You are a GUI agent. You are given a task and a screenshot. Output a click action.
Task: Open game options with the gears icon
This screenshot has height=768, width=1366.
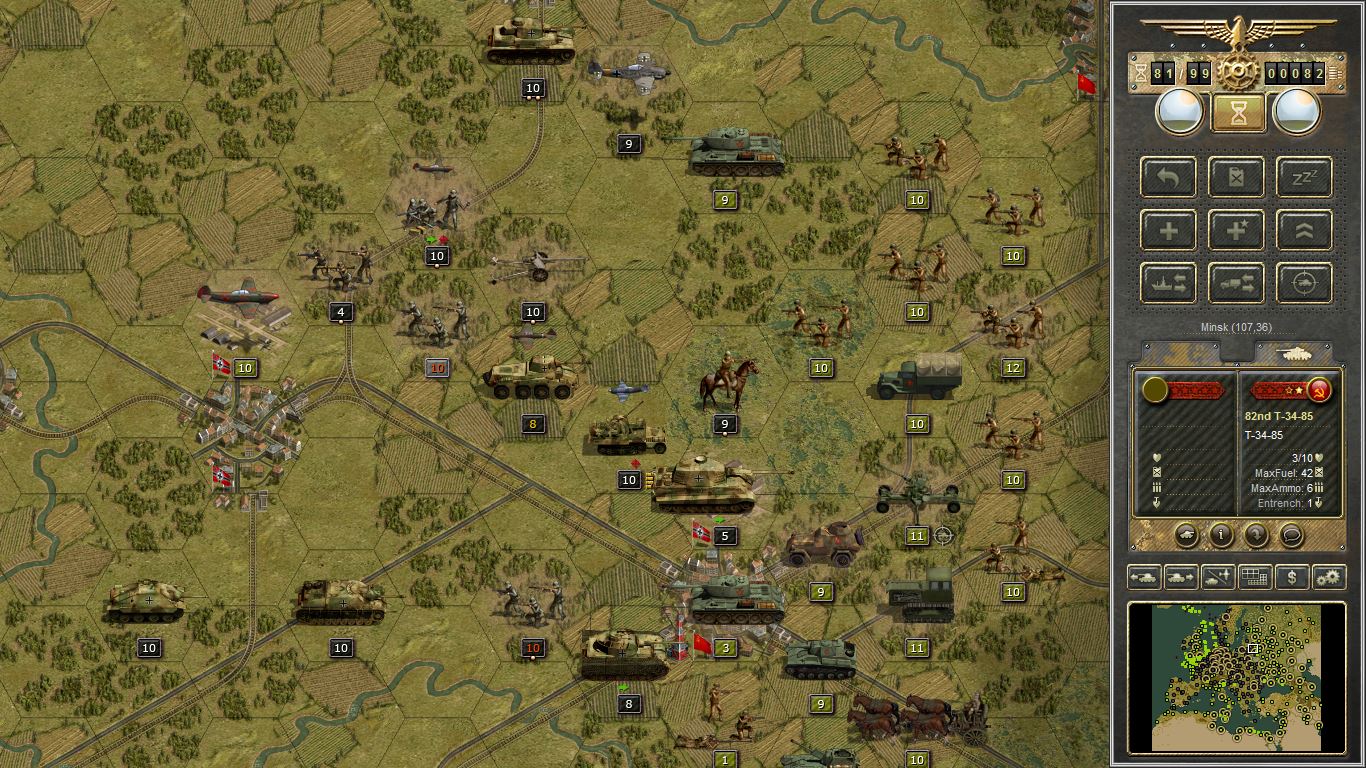[1328, 577]
